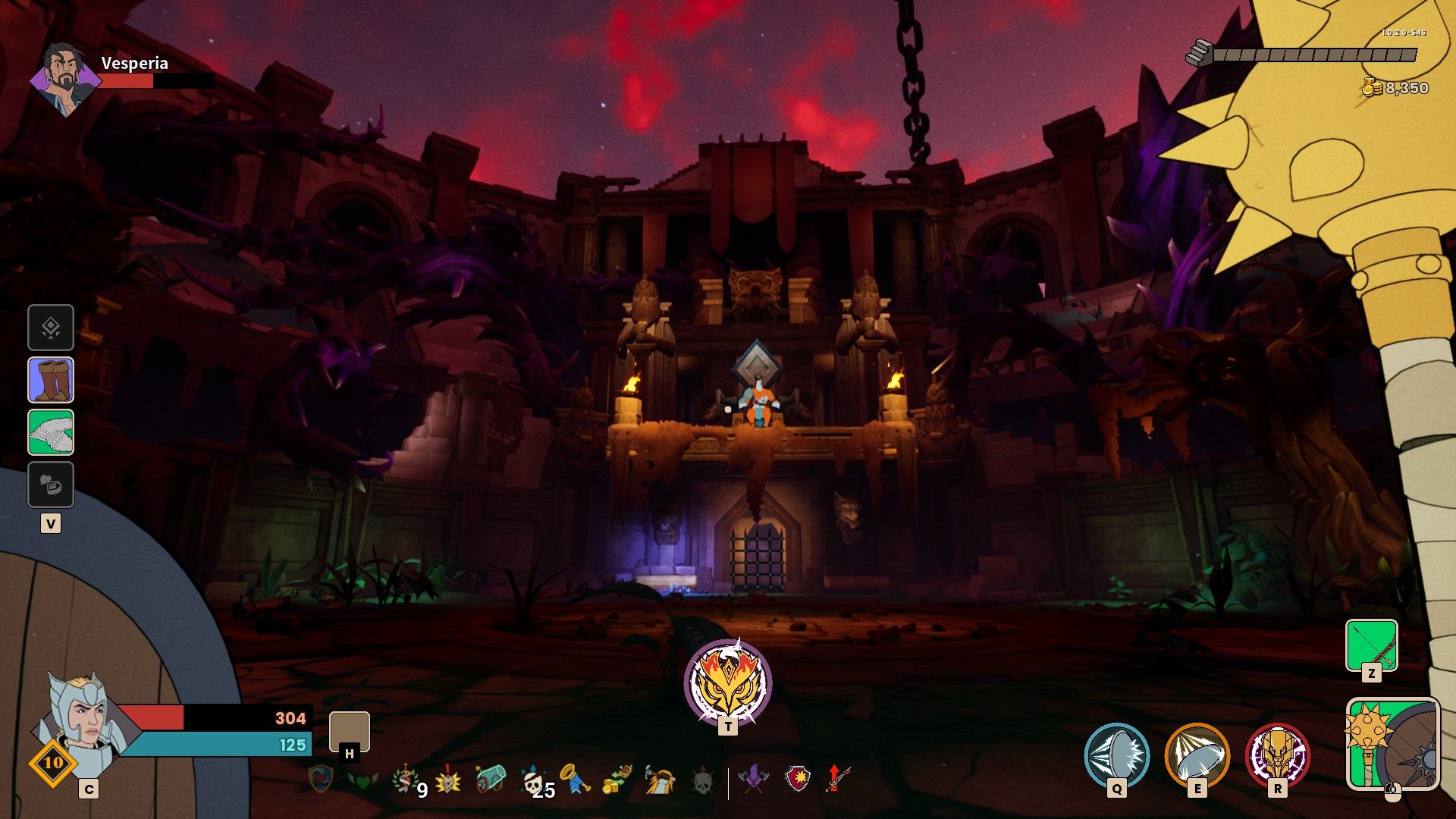Select the brown boots equipment slot
Viewport: 1456px width, 819px height.
(51, 380)
